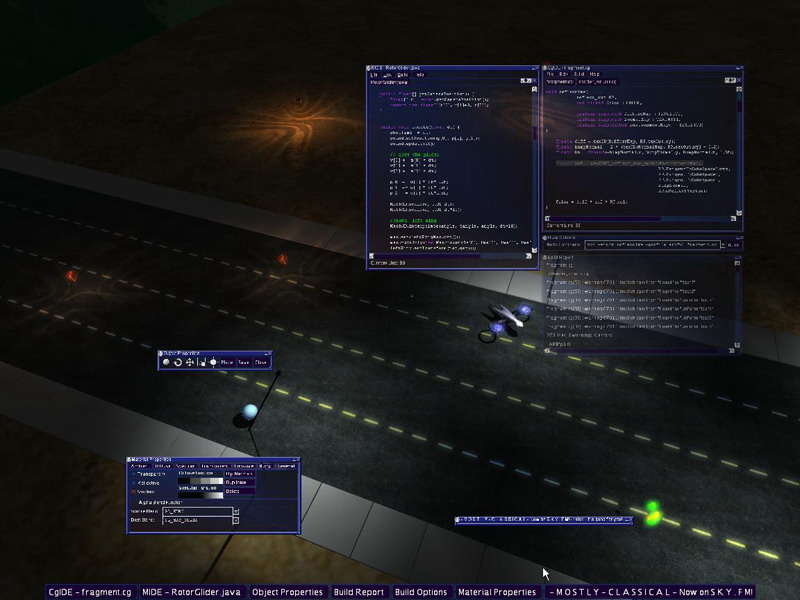The image size is (800, 600).
Task: Open the destination blend dropdown in Material Properties
Action: tap(236, 521)
